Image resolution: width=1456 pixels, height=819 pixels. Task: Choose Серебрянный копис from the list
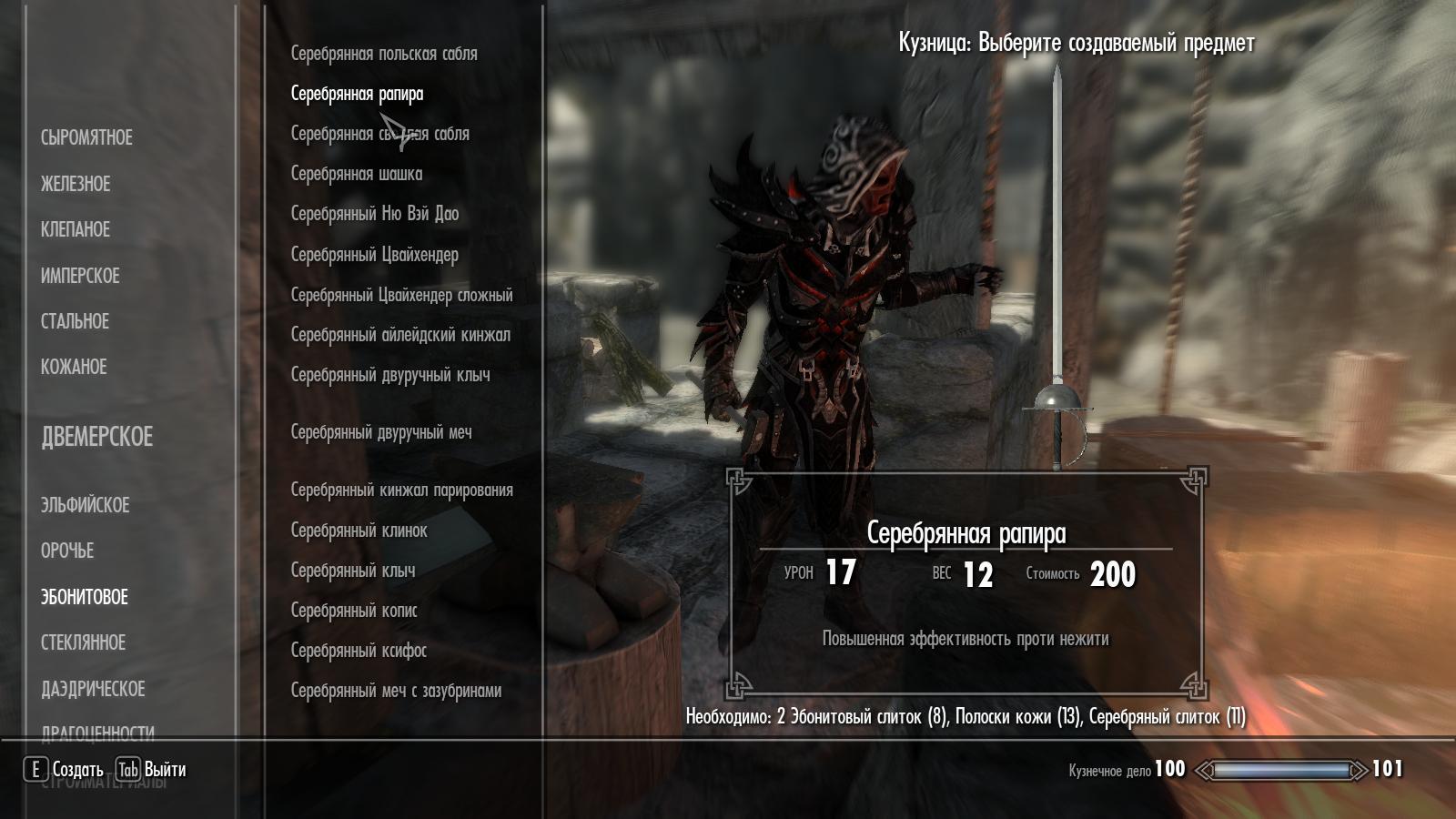coord(354,611)
